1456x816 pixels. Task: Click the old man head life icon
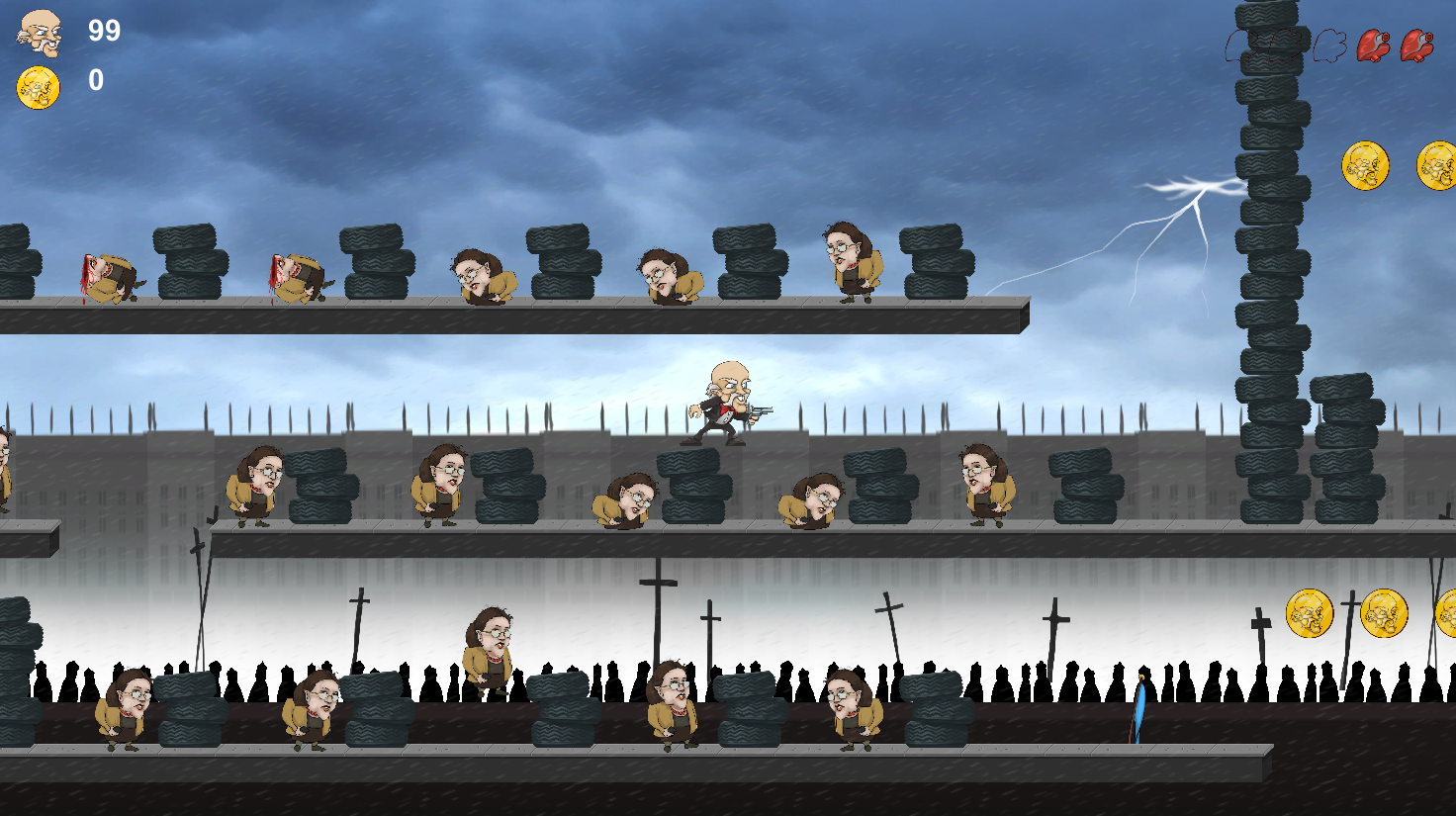pos(40,35)
